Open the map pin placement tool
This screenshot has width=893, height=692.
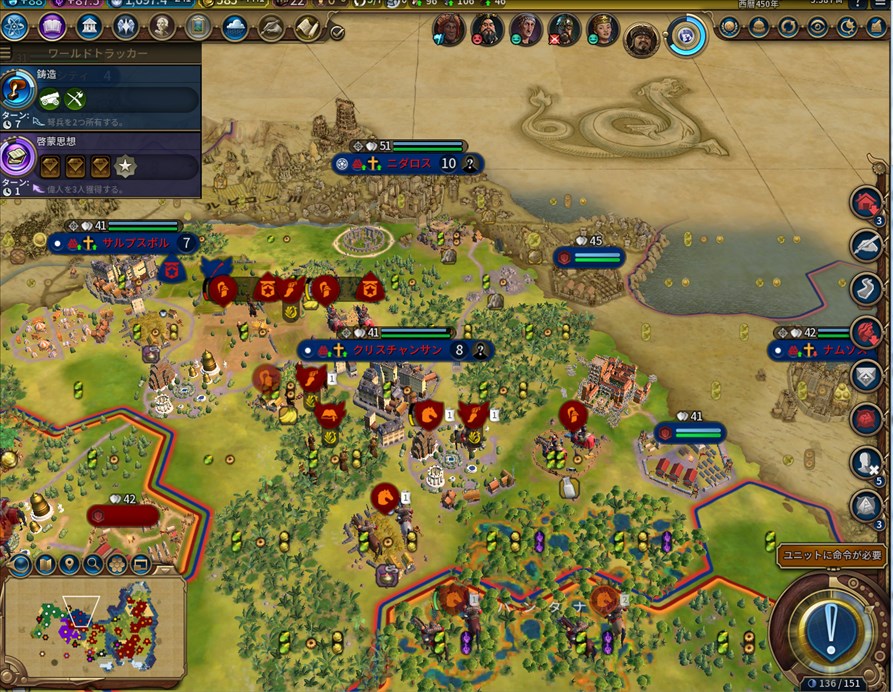pyautogui.click(x=68, y=565)
